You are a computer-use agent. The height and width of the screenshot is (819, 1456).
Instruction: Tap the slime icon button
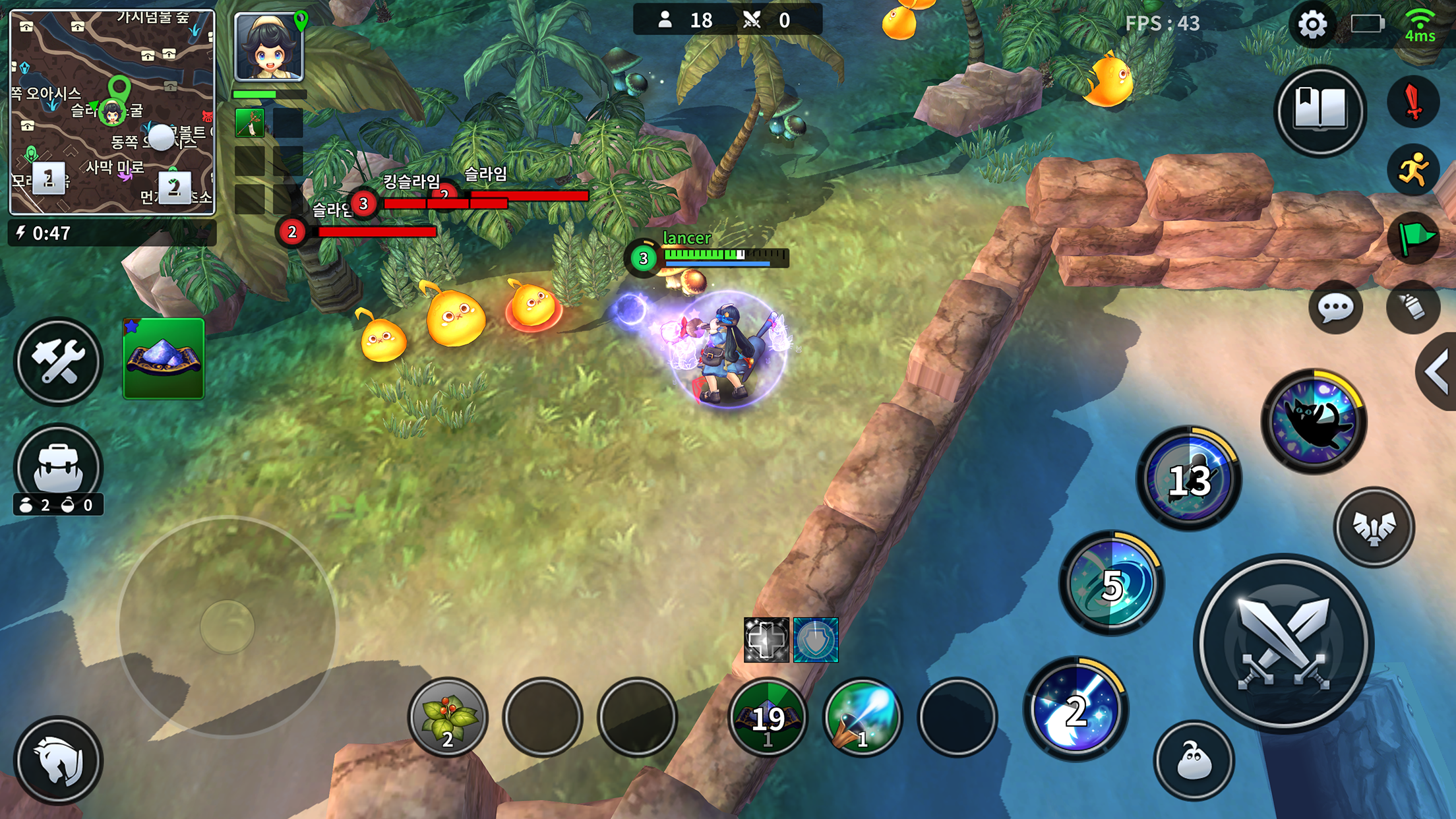pos(1194,762)
